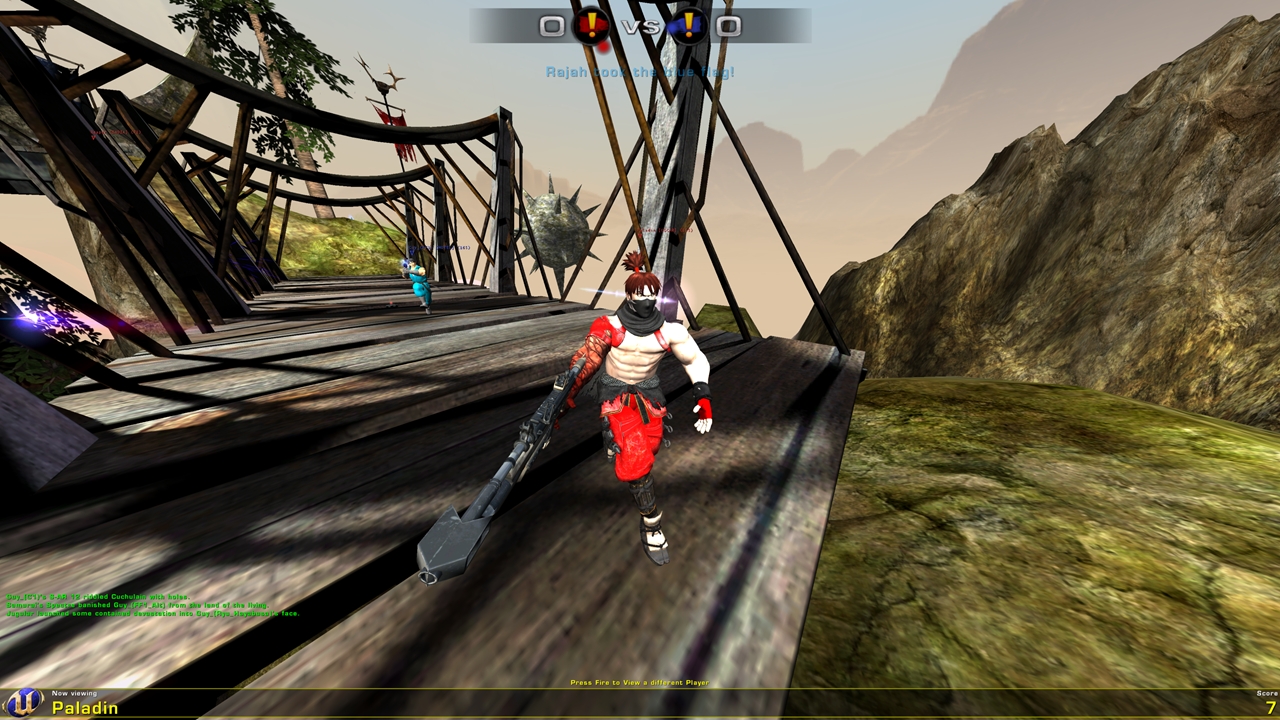
Task: Click the 'Press Fire to View a different Player' prompt
Action: tap(640, 683)
